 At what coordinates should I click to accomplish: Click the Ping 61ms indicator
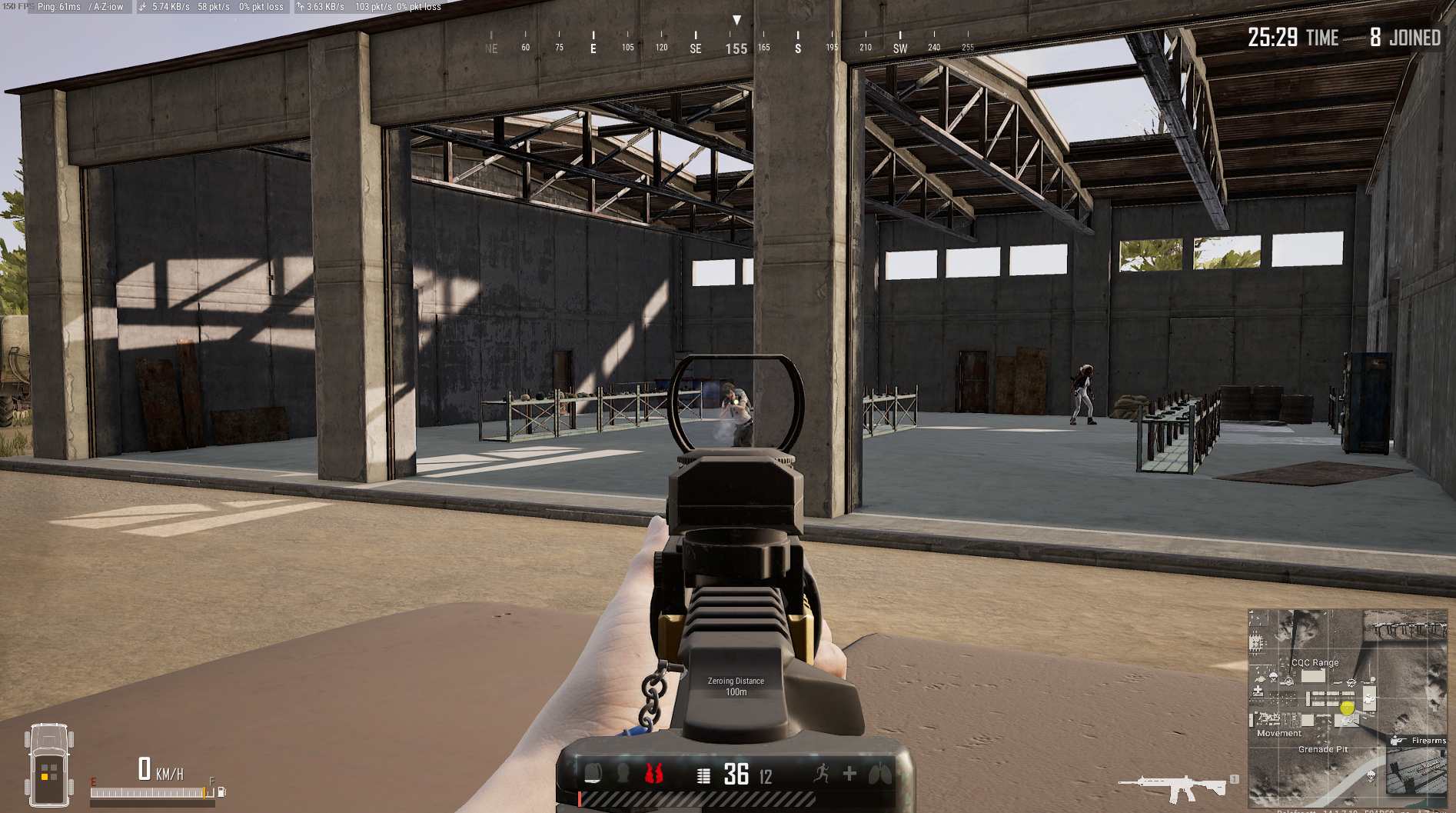(58, 7)
